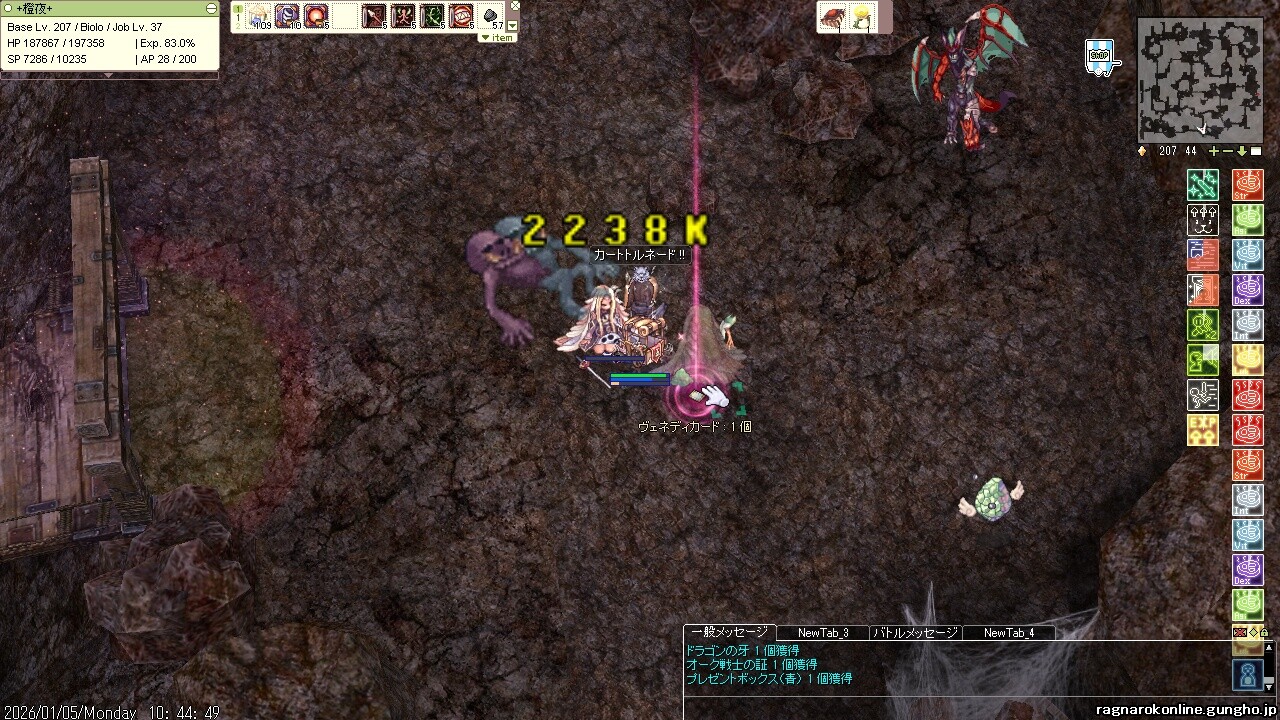The image size is (1280, 720).
Task: Use the grey stone item with count 57
Action: coord(492,16)
